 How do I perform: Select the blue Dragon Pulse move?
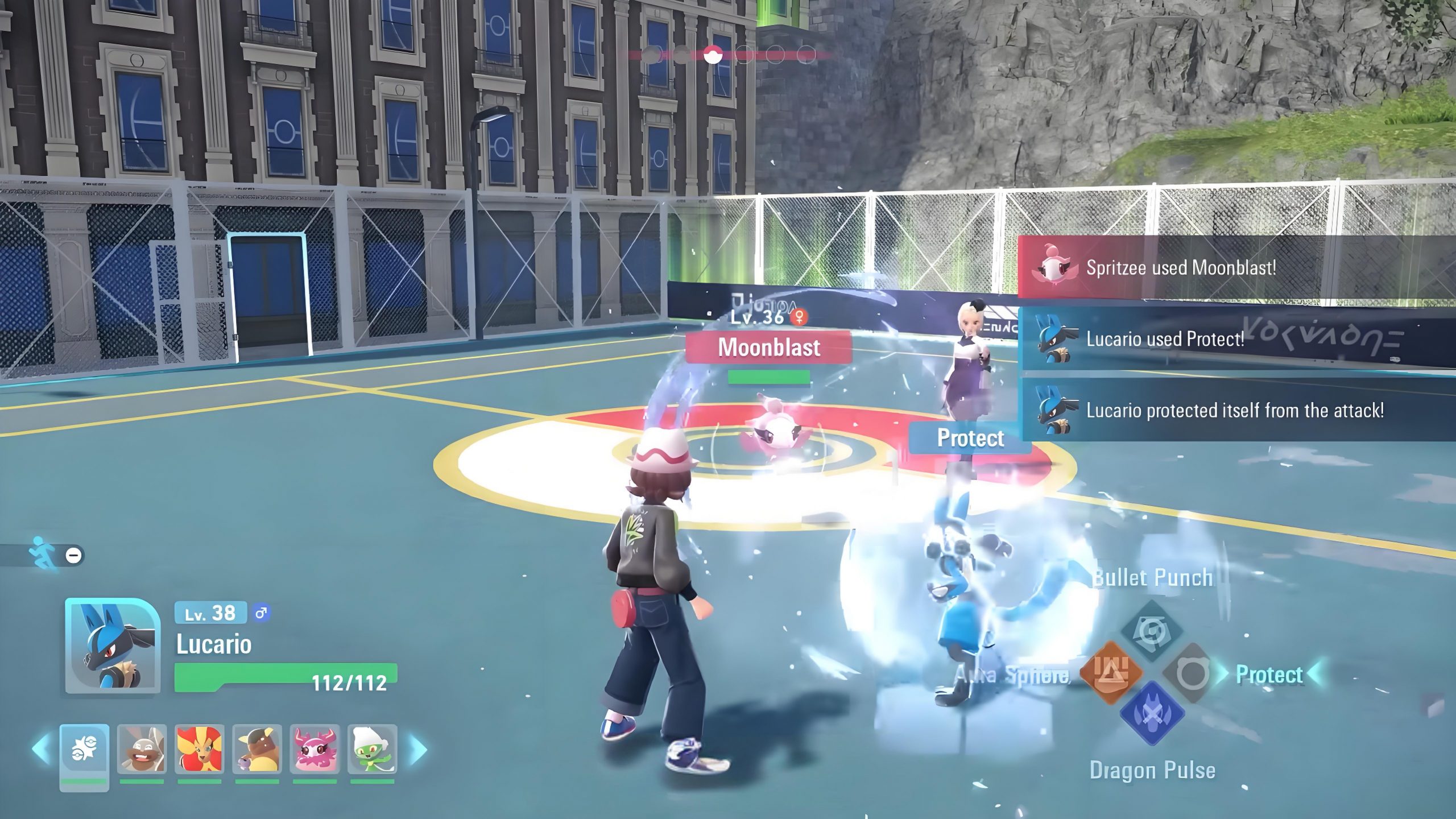point(1152,714)
